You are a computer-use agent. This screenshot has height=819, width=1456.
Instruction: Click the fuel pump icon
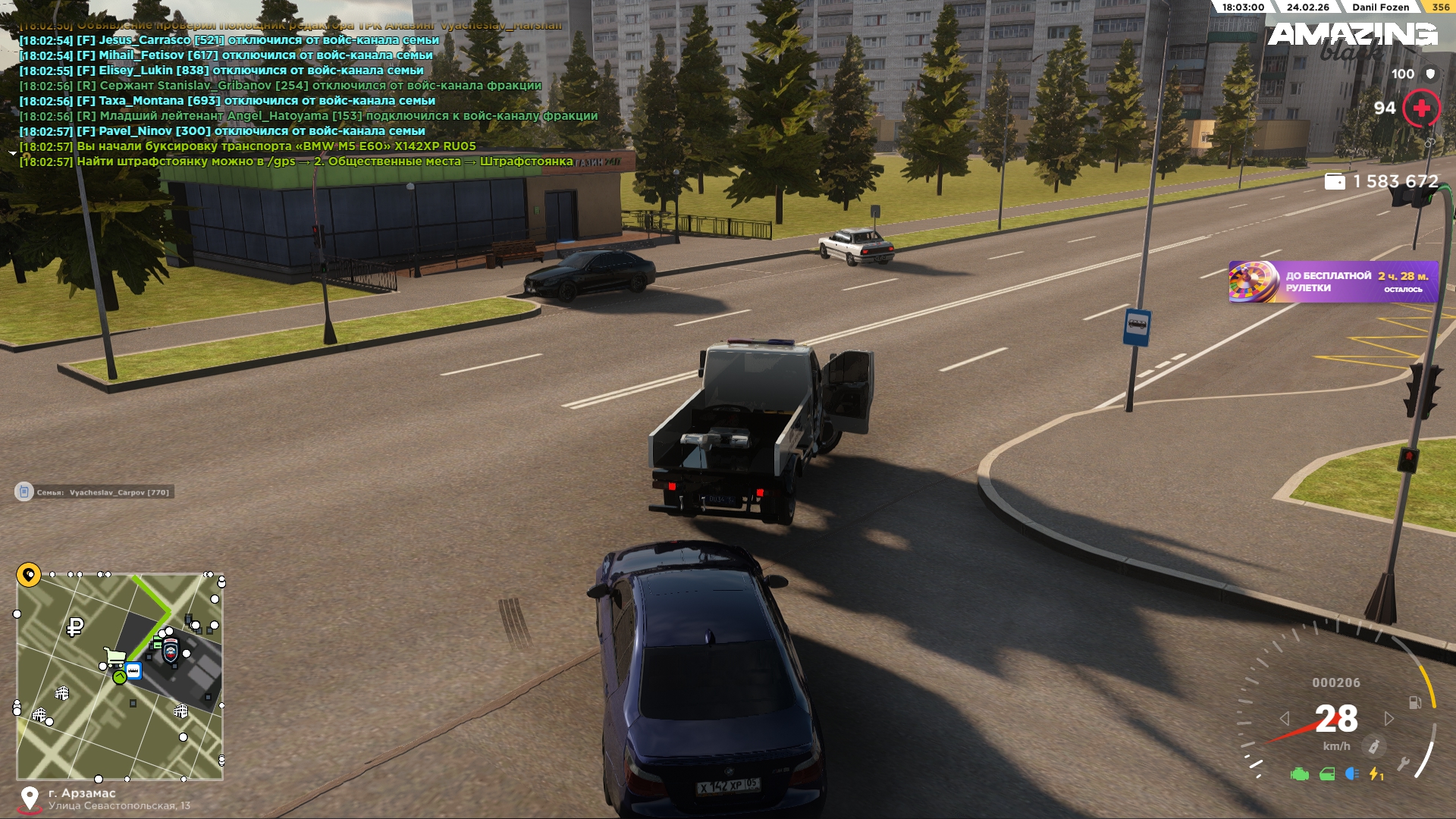1415,702
